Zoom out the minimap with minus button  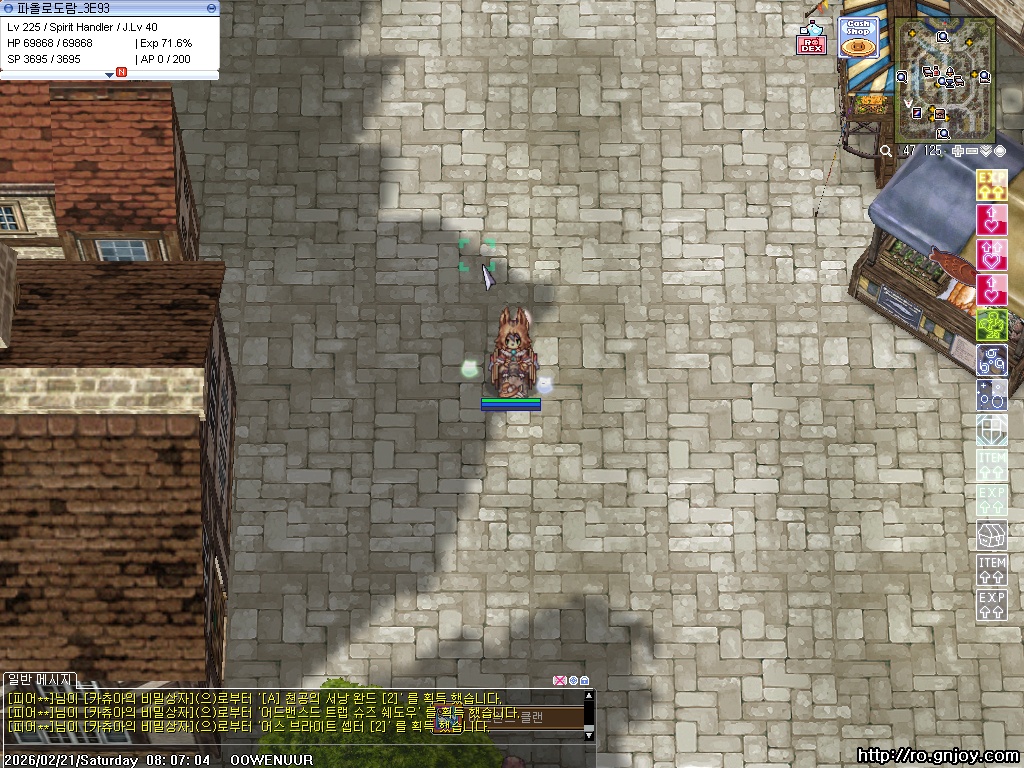click(972, 151)
